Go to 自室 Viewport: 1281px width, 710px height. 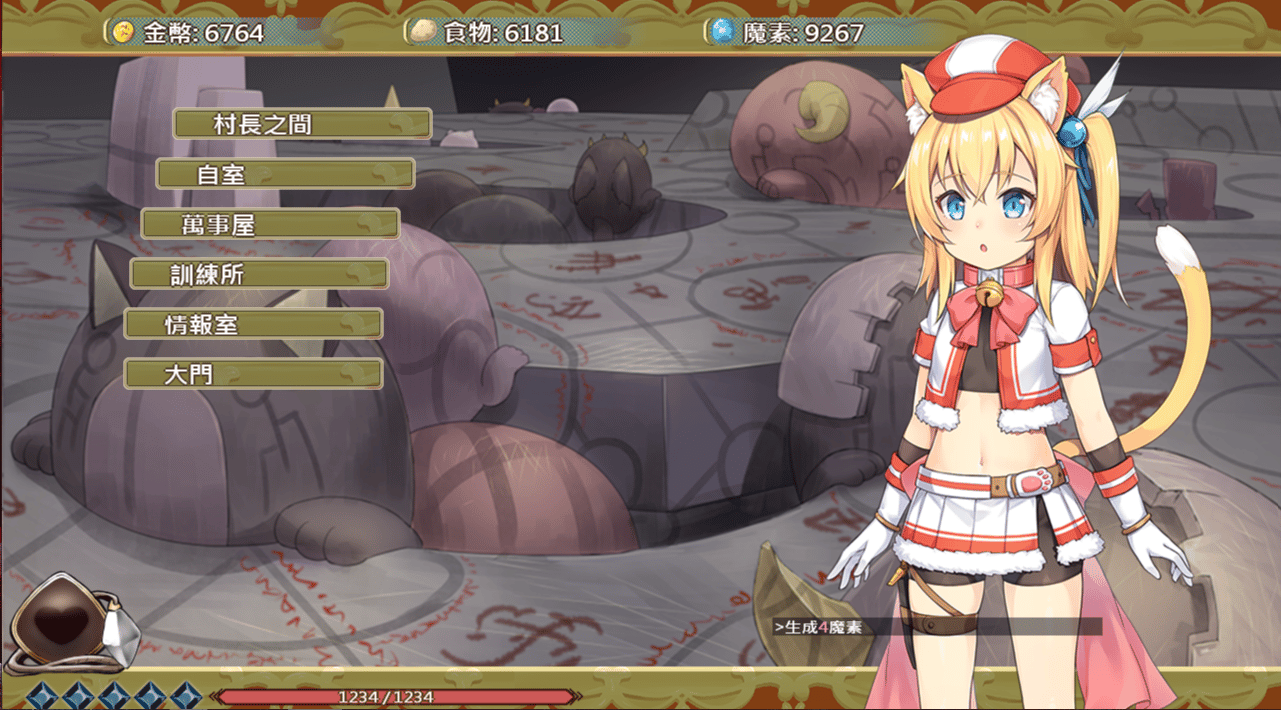point(285,174)
